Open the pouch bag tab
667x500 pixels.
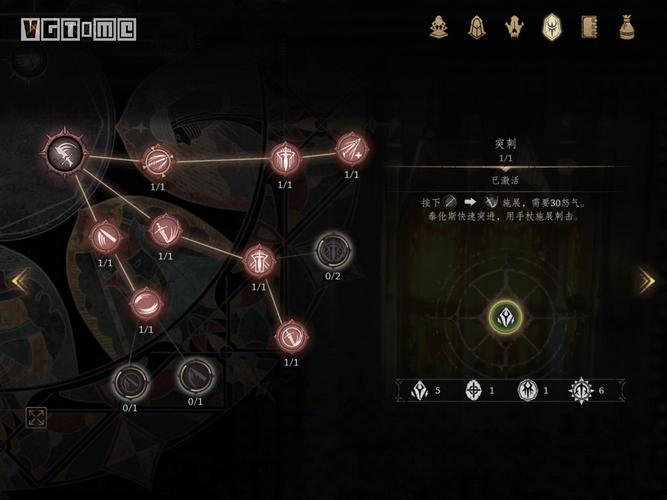[x=626, y=27]
